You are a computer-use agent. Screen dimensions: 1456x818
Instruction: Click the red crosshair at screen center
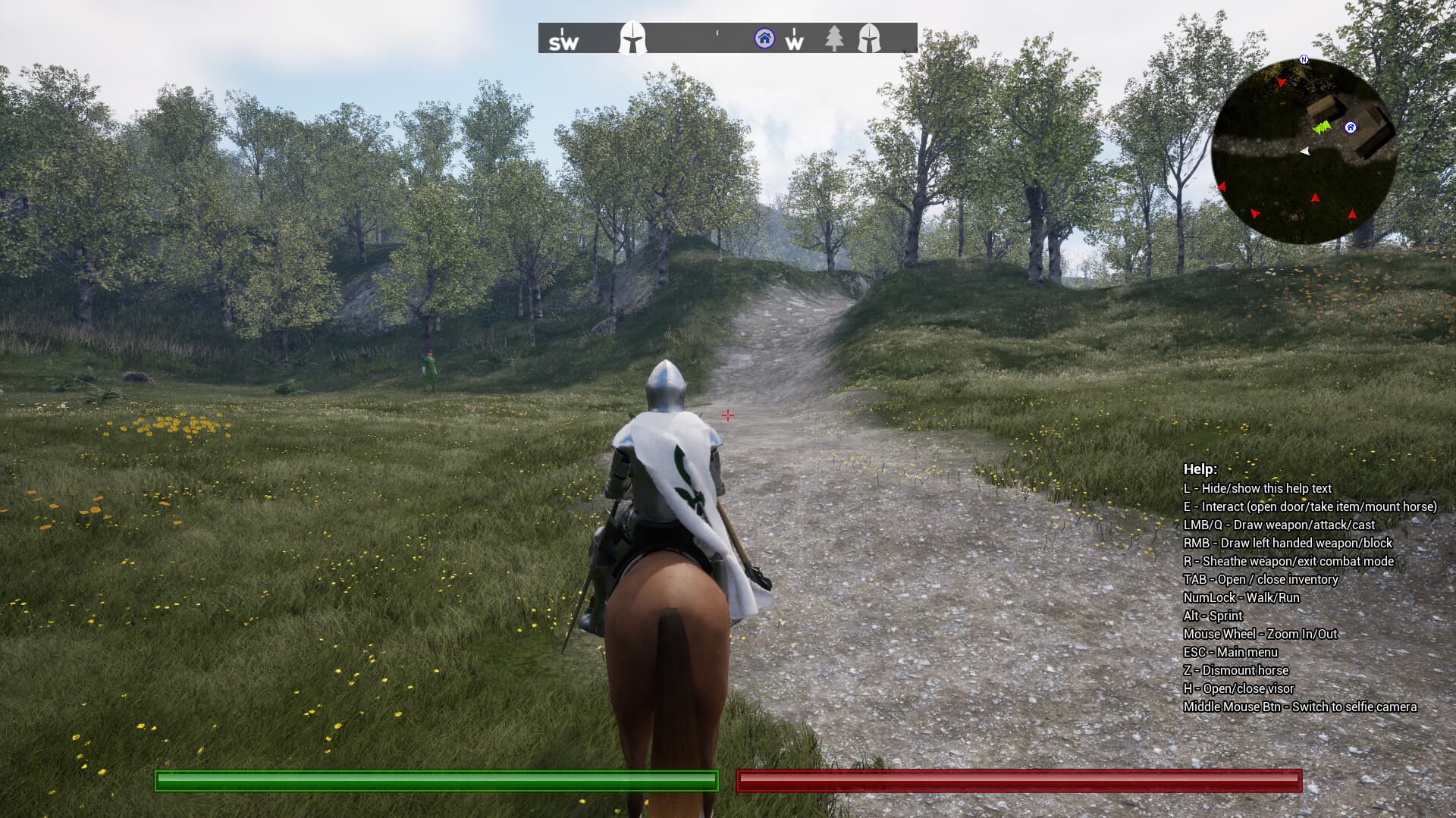pos(726,415)
